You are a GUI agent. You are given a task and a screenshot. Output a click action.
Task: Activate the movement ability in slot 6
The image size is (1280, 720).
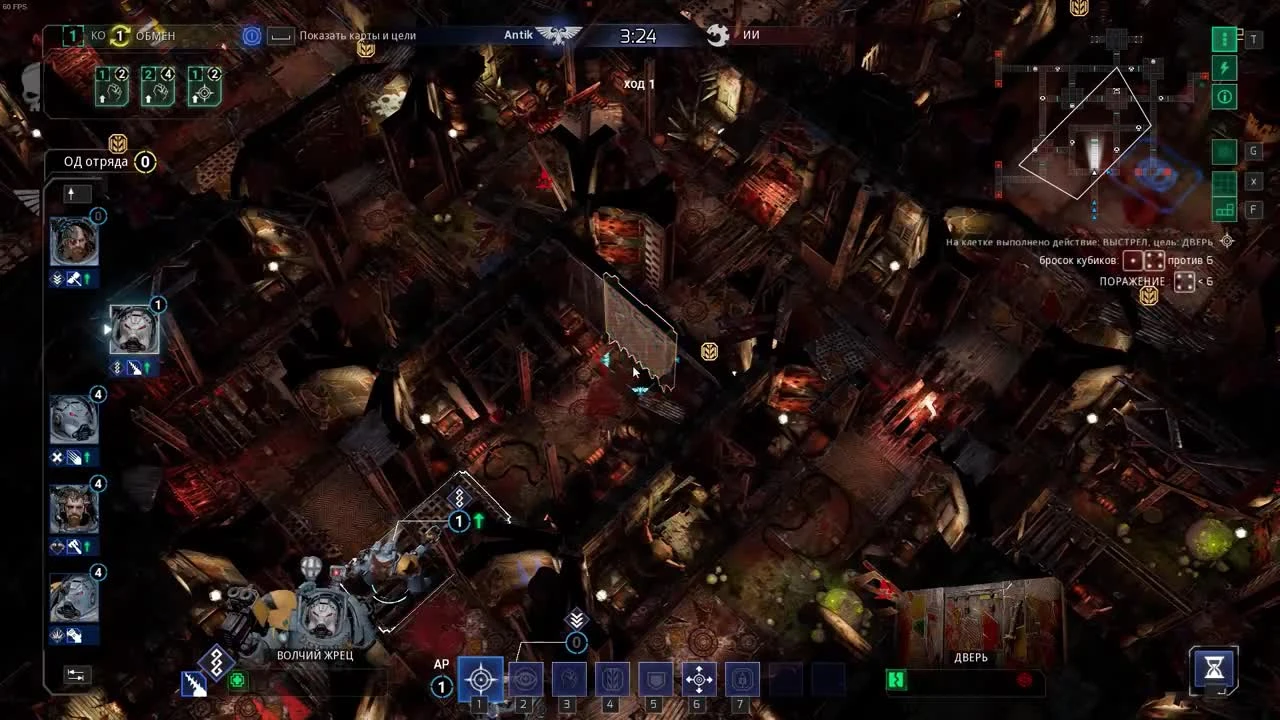pyautogui.click(x=697, y=680)
